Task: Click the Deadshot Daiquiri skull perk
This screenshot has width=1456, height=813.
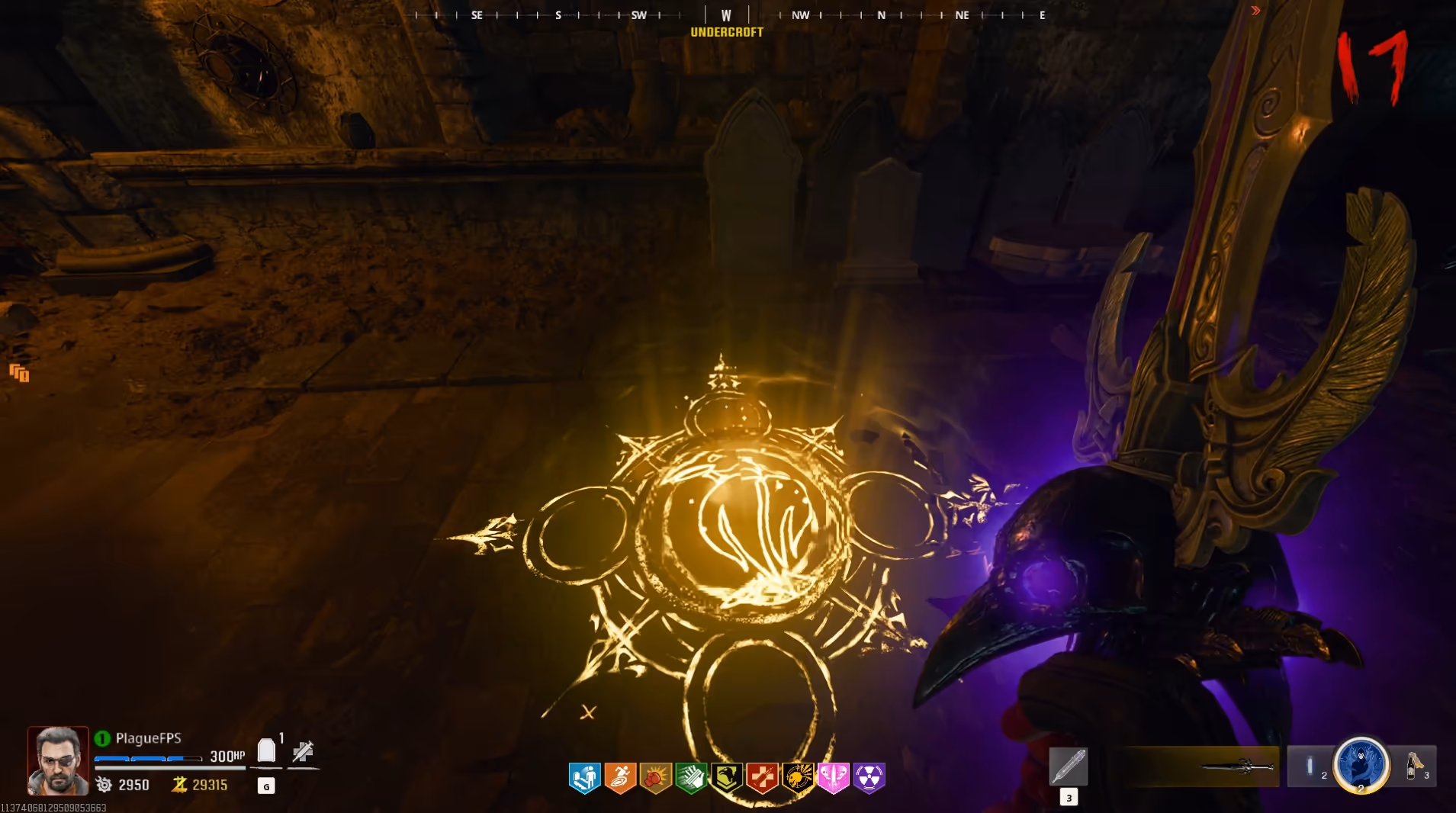Action: click(x=798, y=778)
